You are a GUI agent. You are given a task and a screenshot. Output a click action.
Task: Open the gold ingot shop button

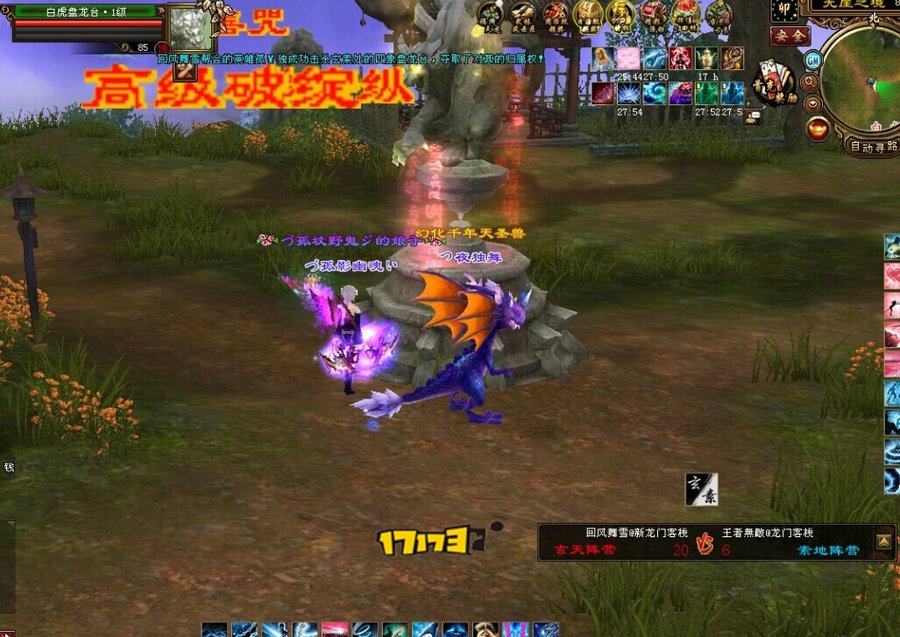click(818, 128)
